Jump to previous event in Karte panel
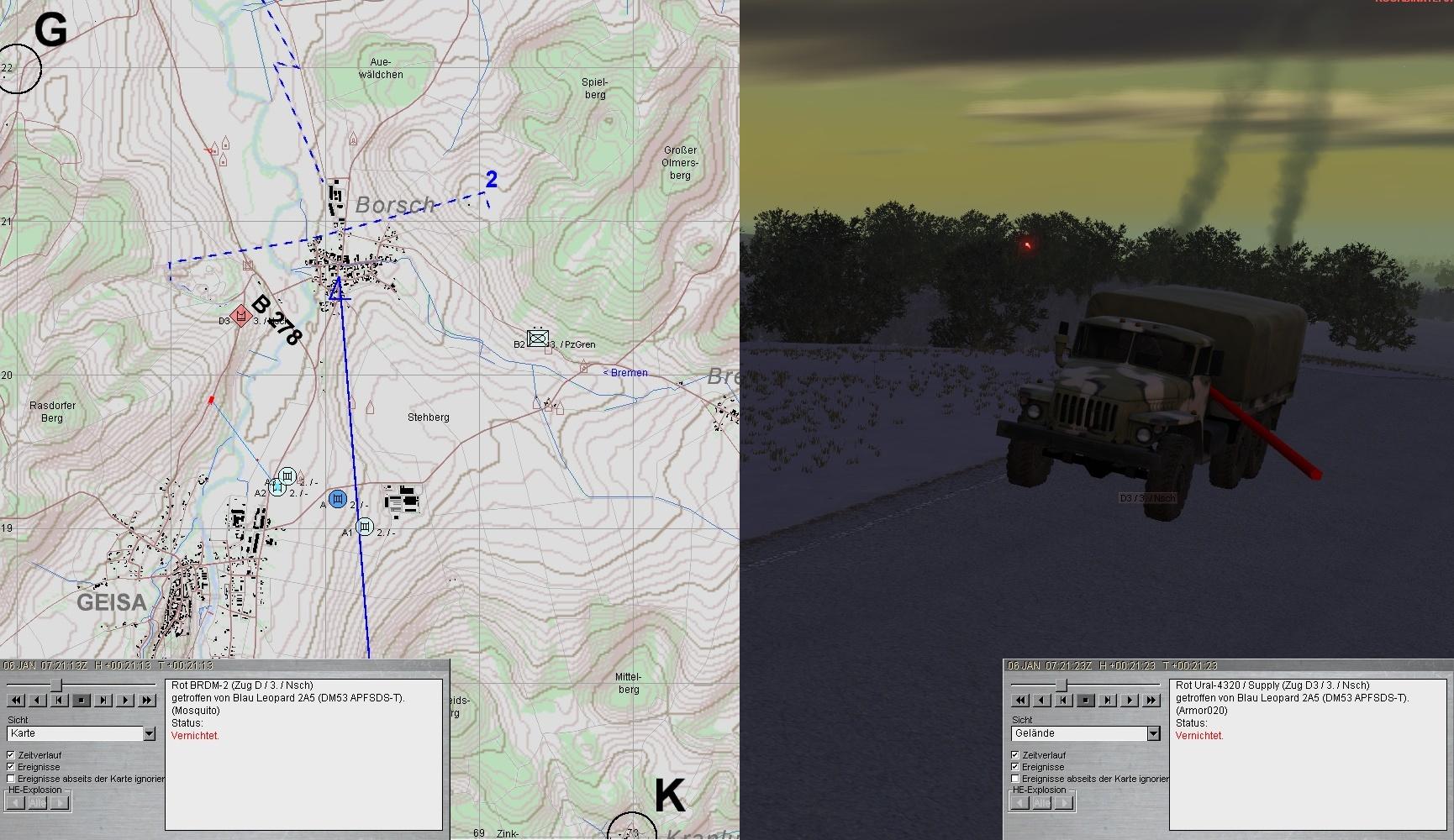This screenshot has height=840, width=1454. tap(60, 701)
